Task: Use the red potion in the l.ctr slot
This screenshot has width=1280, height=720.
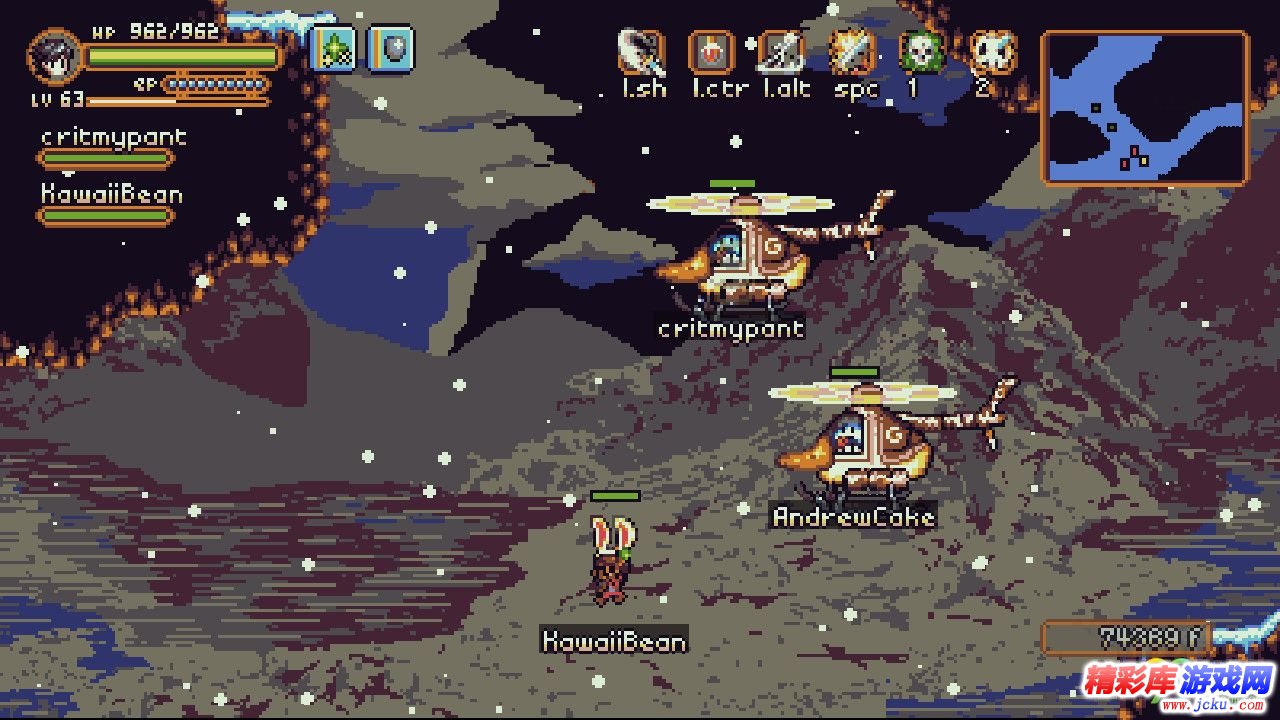Action: click(x=712, y=52)
